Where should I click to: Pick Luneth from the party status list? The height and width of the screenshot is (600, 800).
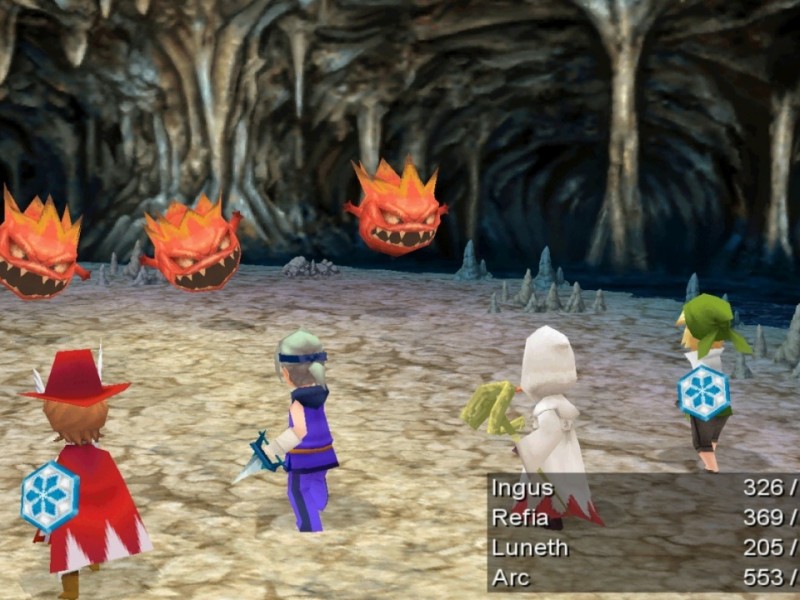[x=530, y=548]
